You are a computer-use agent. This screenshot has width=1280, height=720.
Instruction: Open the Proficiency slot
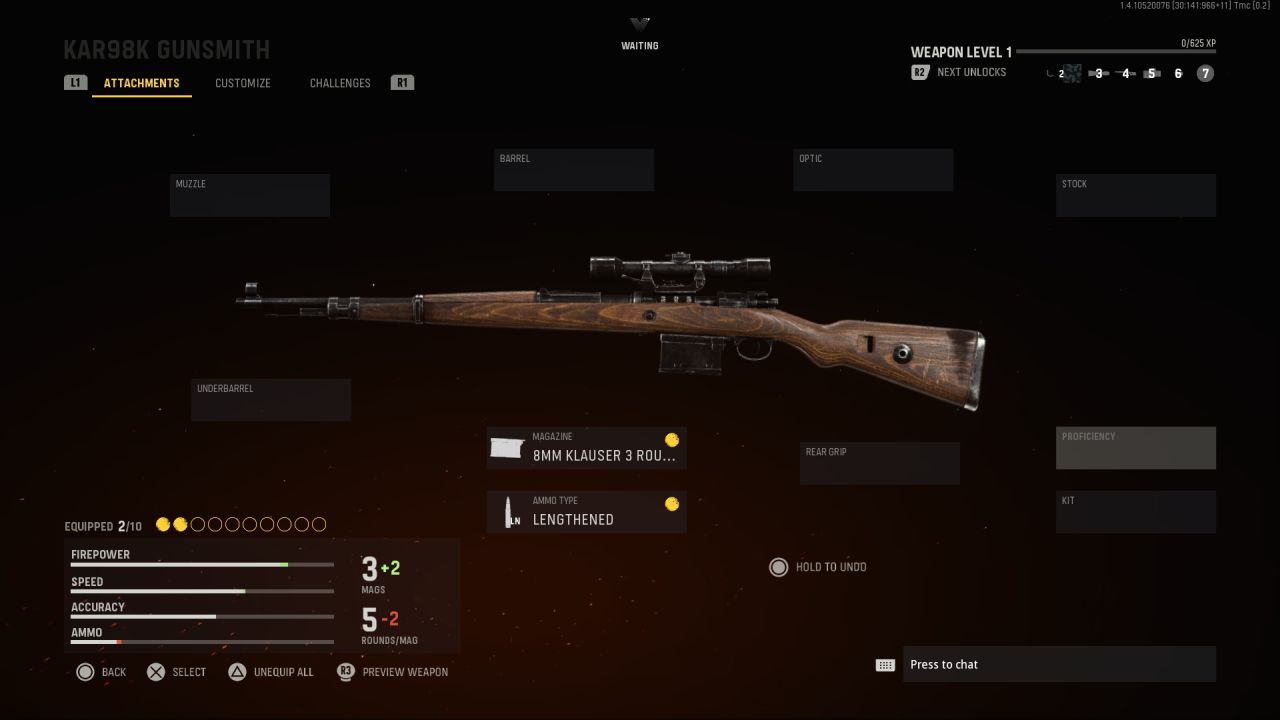1135,447
